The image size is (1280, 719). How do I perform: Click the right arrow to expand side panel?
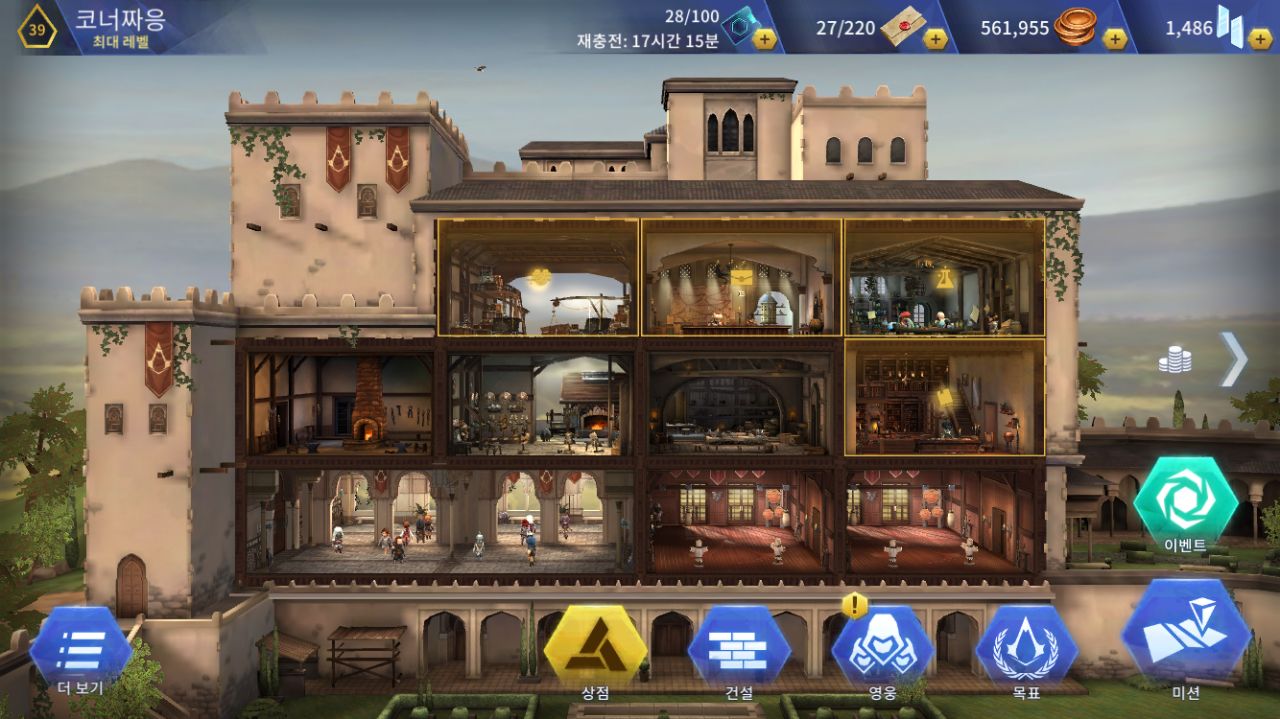[1233, 359]
